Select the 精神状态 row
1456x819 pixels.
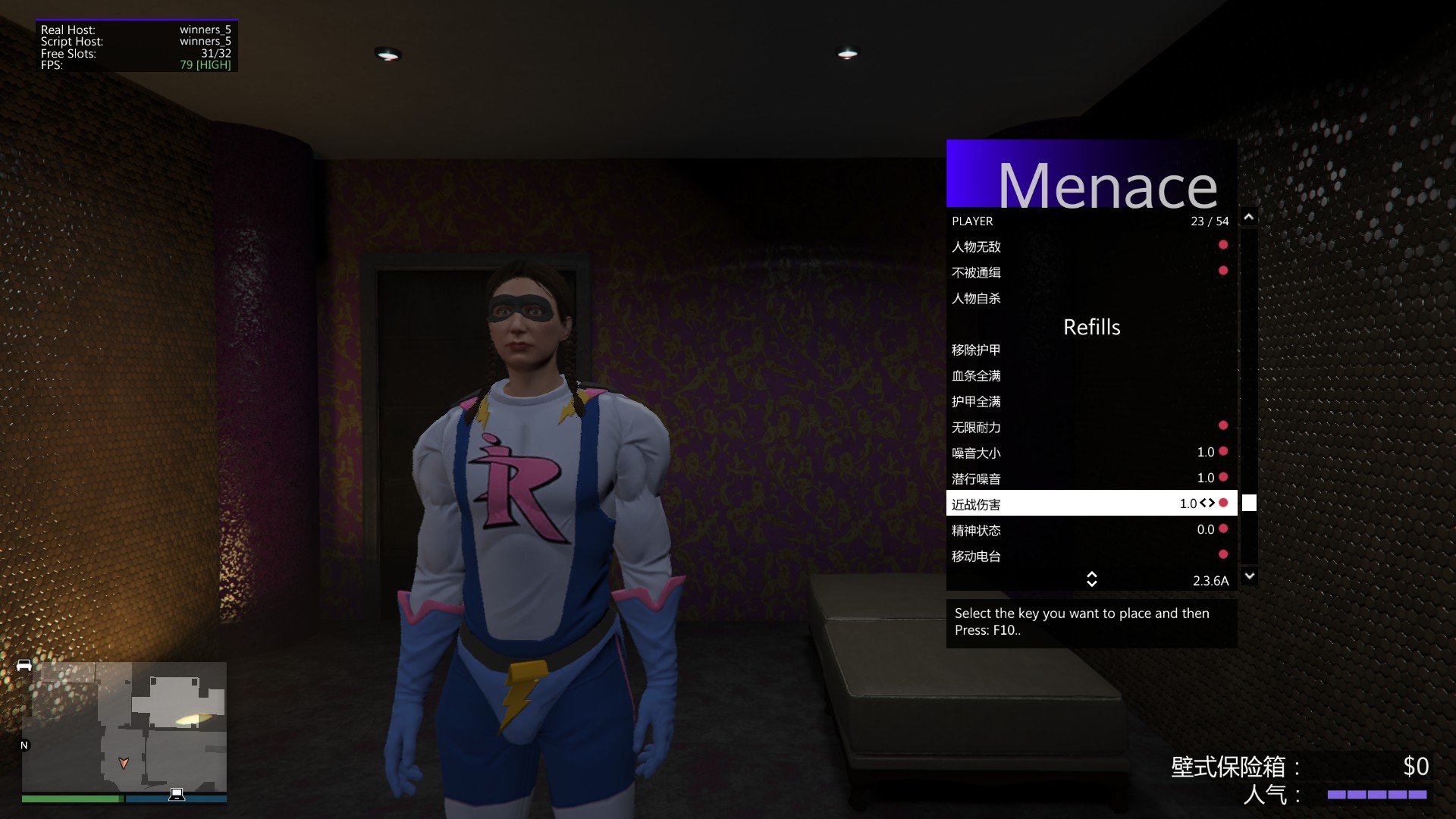(1090, 530)
